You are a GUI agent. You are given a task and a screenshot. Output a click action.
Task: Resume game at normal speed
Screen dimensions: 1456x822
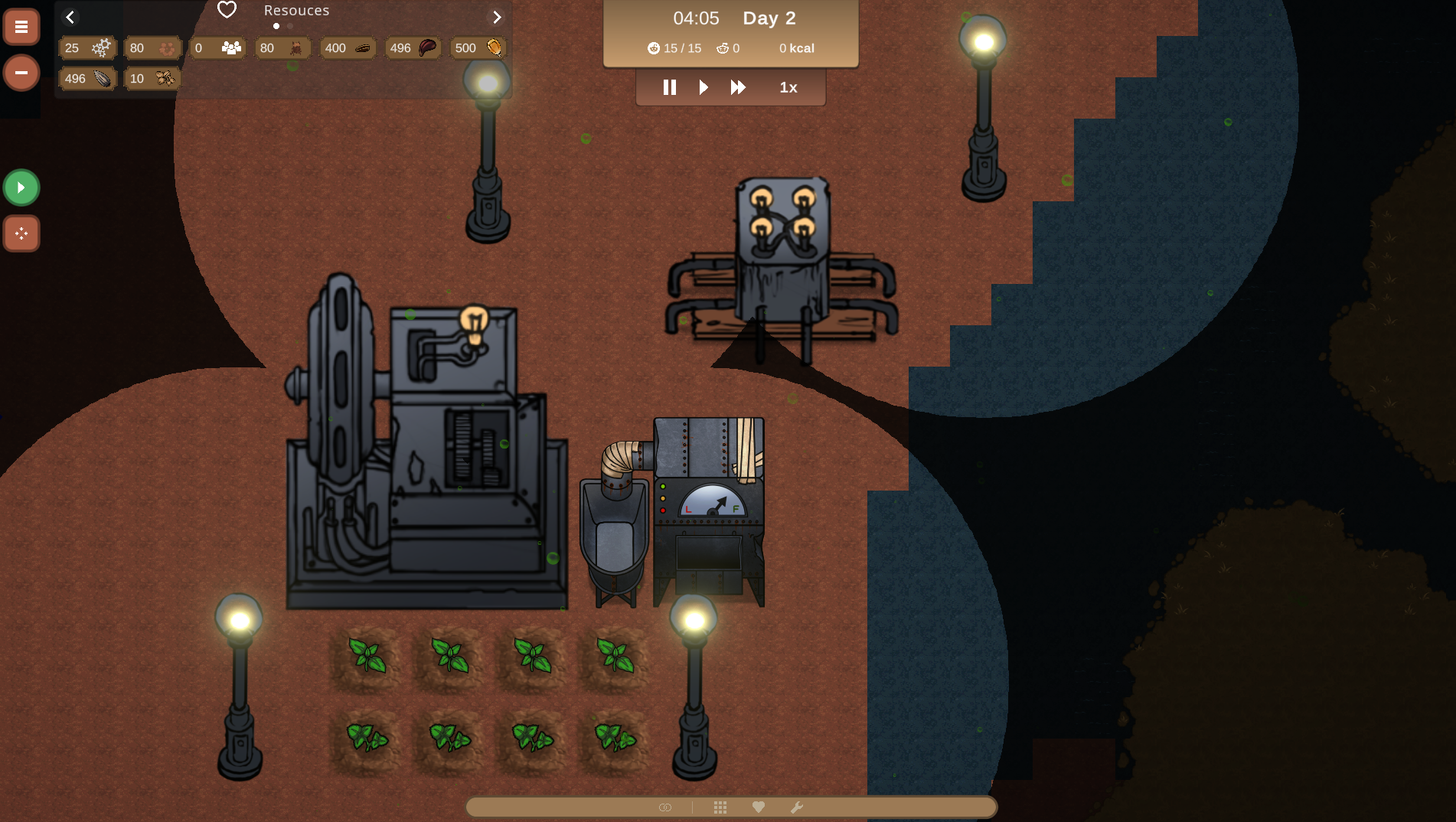704,87
